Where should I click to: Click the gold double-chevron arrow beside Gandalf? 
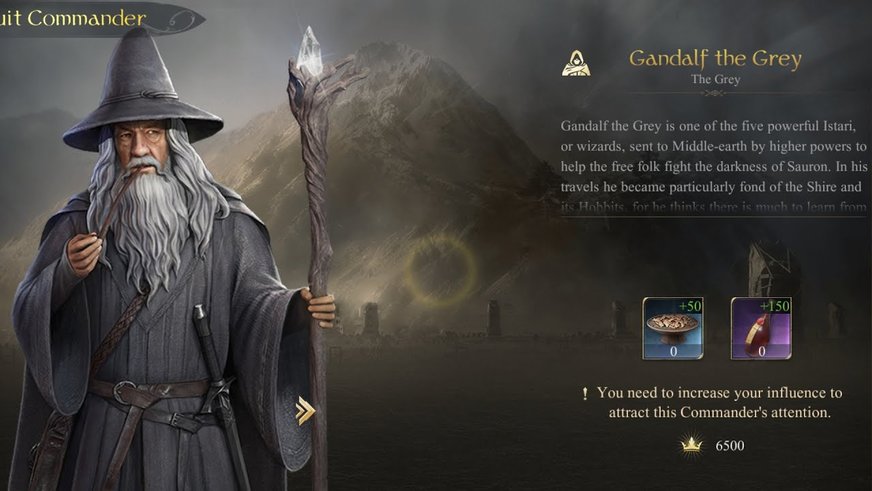306,410
